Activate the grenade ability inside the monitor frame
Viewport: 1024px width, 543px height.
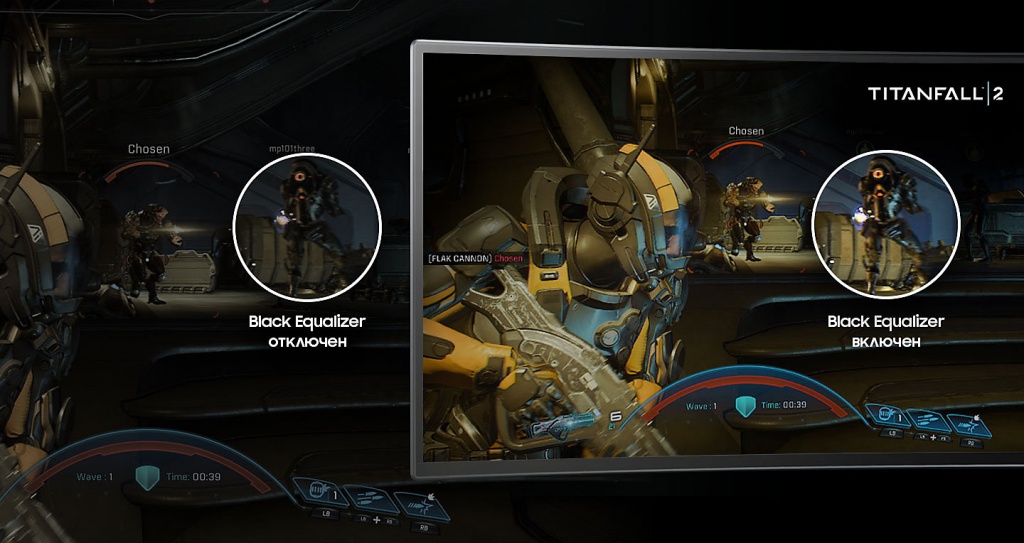(888, 416)
